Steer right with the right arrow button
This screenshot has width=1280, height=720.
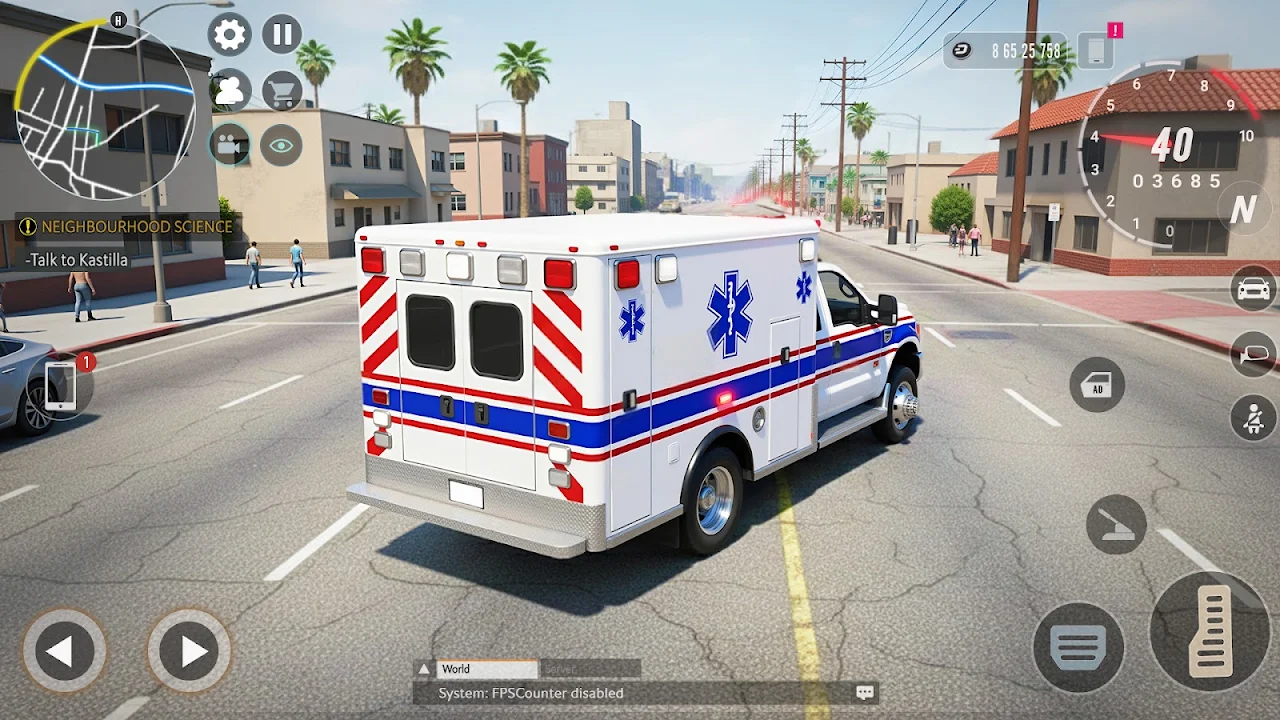tap(188, 651)
